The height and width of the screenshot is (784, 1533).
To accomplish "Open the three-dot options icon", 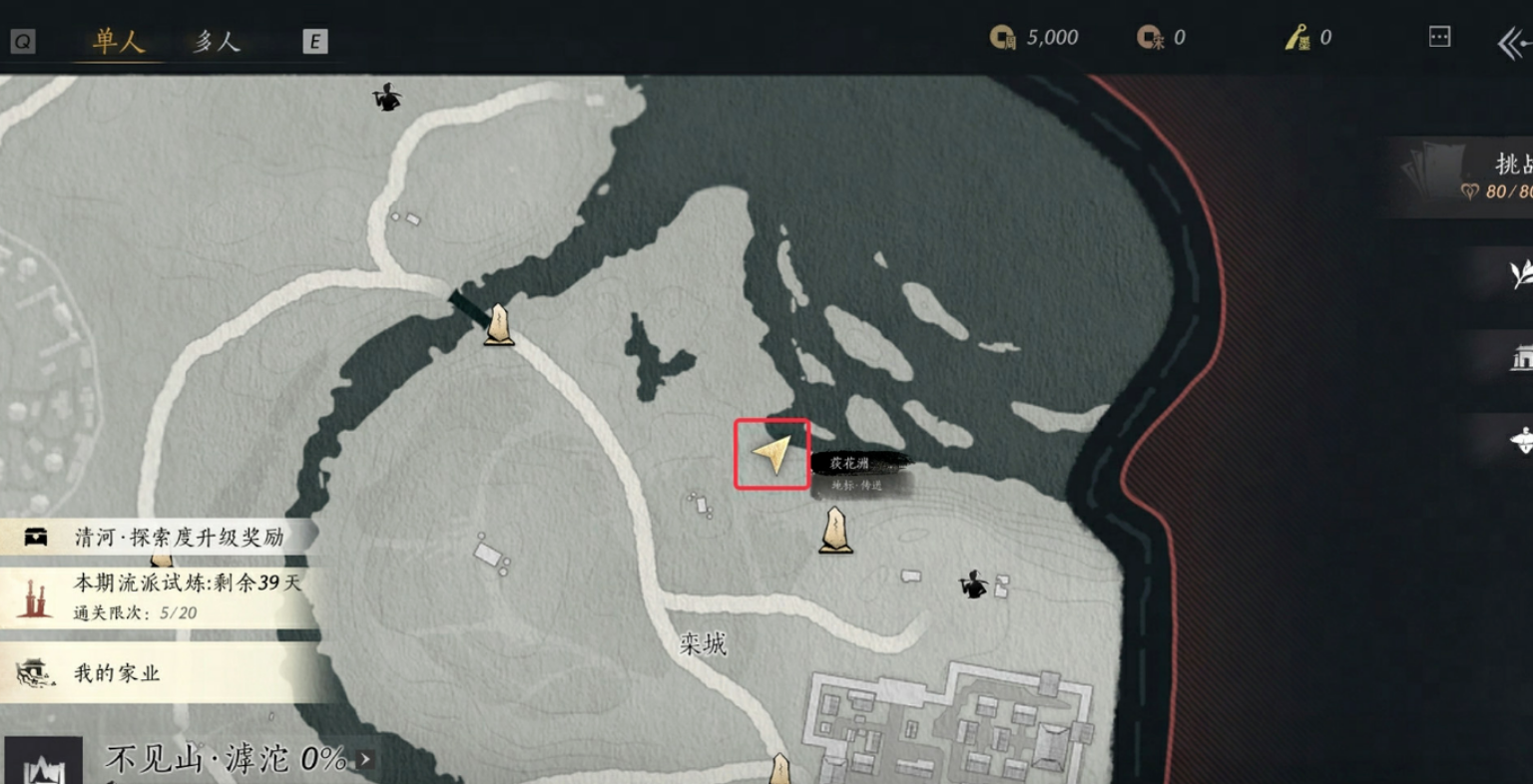I will [1439, 37].
